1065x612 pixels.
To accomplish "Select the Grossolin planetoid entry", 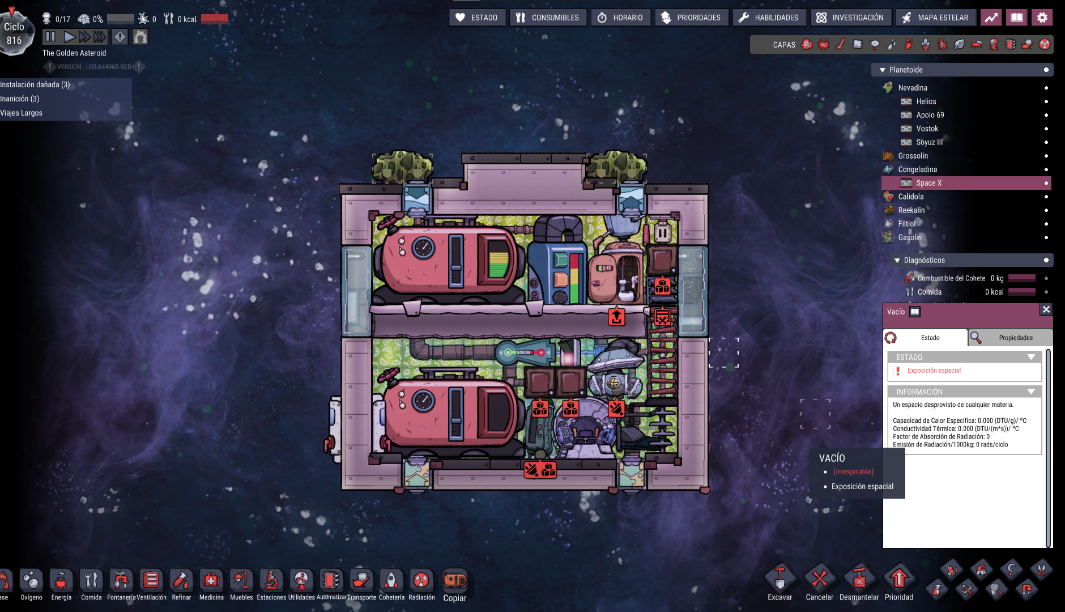I will coord(913,156).
